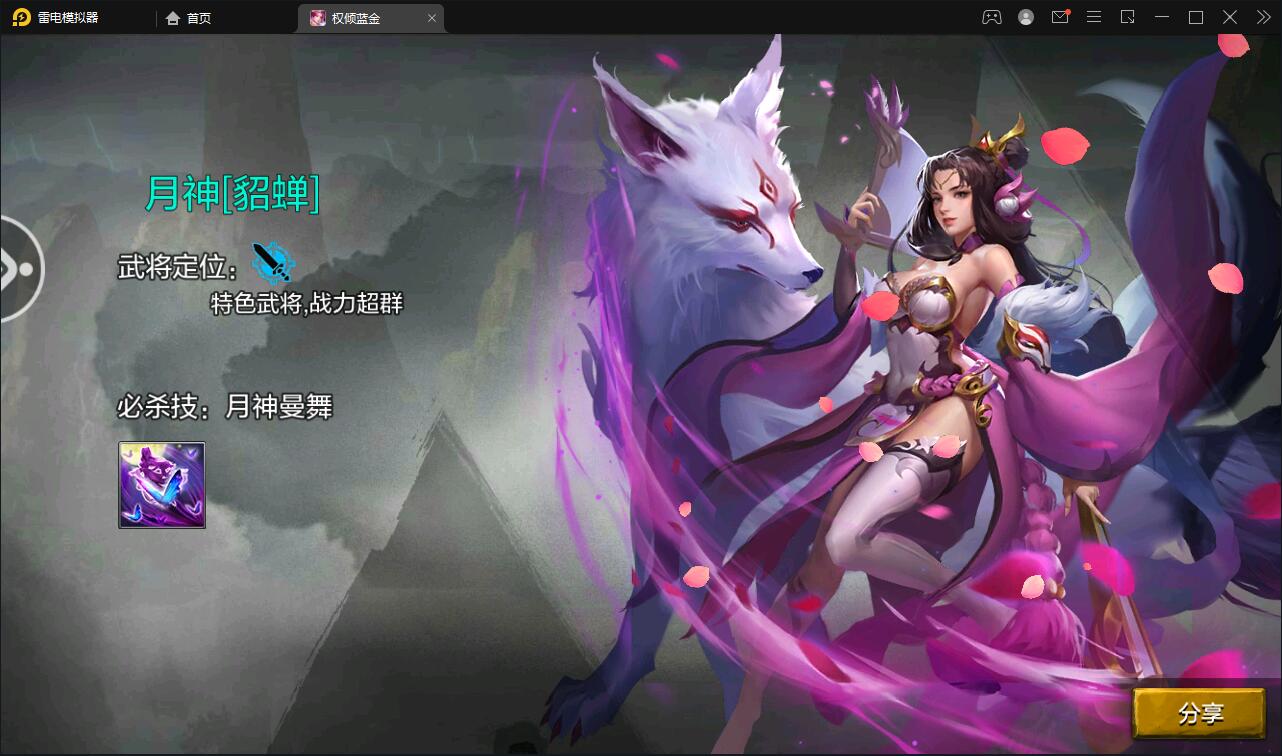Reveal more options with the >> chevron
Viewport: 1282px width, 756px height.
[1262, 17]
